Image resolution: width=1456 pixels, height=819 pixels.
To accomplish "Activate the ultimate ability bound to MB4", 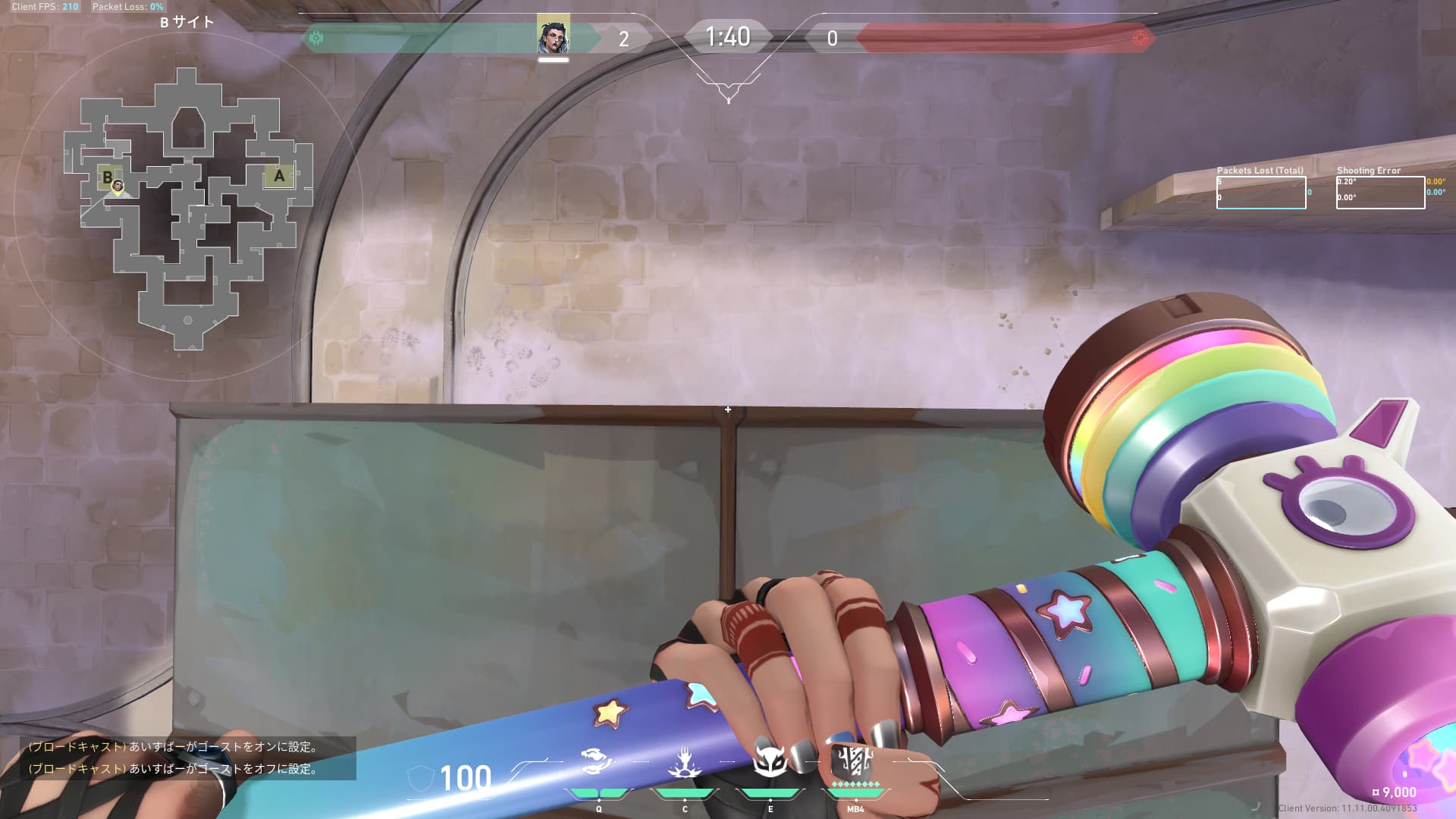I will coord(855,761).
